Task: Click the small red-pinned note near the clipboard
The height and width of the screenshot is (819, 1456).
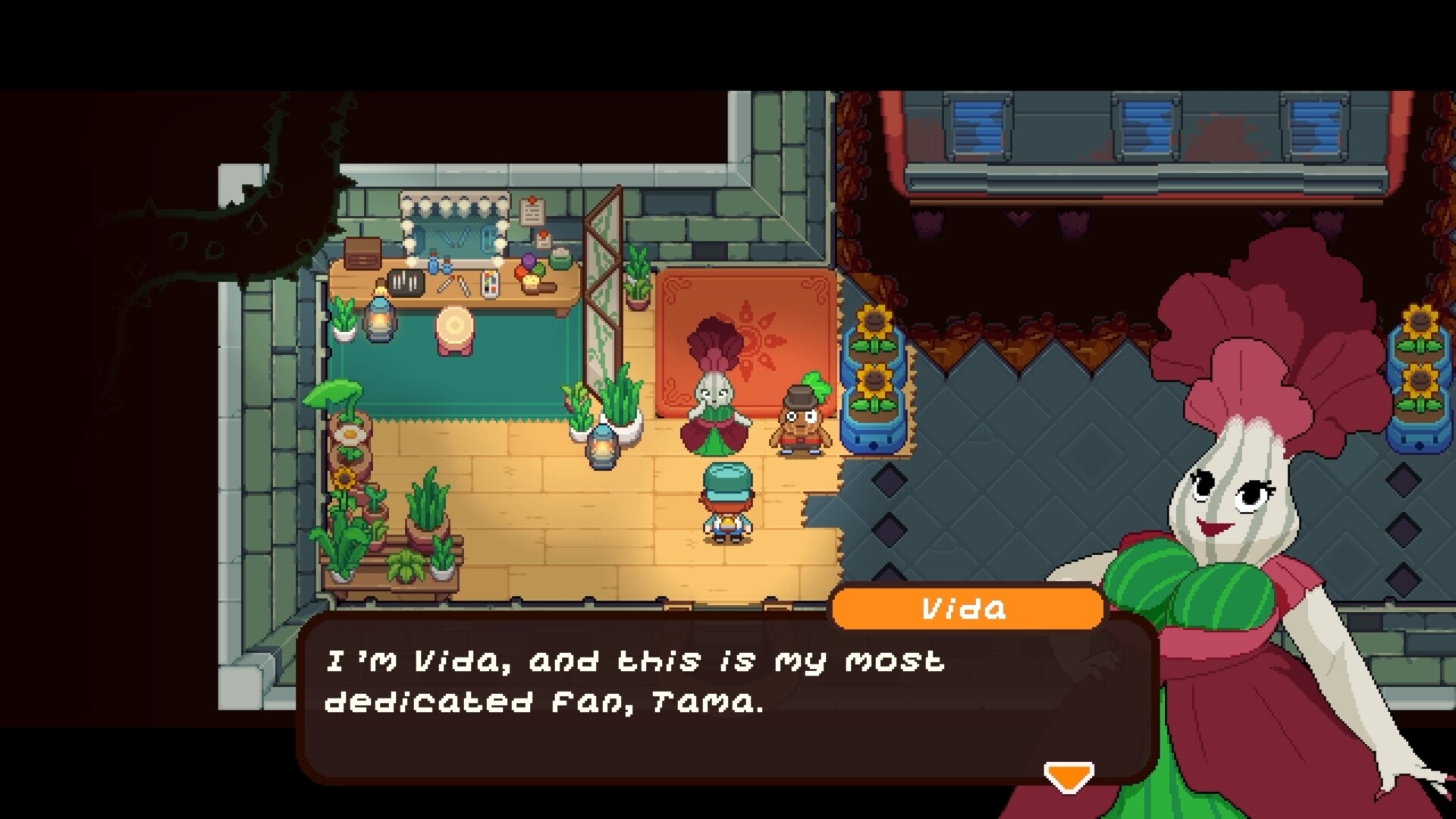Action: click(x=543, y=240)
